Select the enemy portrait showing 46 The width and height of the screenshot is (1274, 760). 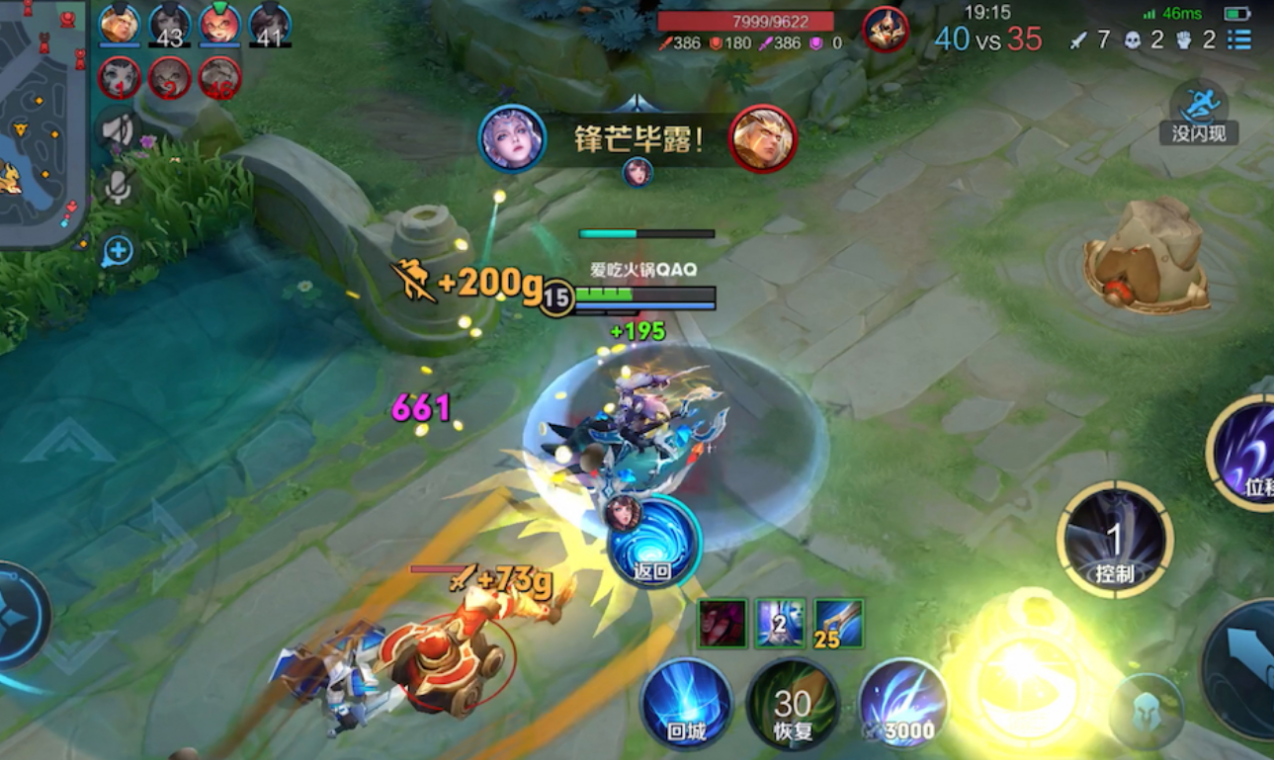219,77
